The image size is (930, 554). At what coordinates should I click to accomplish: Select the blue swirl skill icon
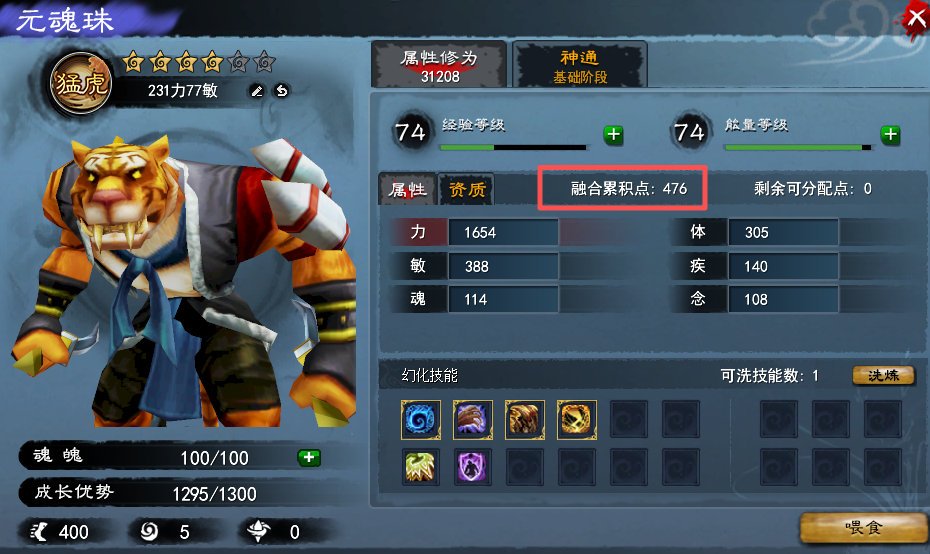click(421, 420)
